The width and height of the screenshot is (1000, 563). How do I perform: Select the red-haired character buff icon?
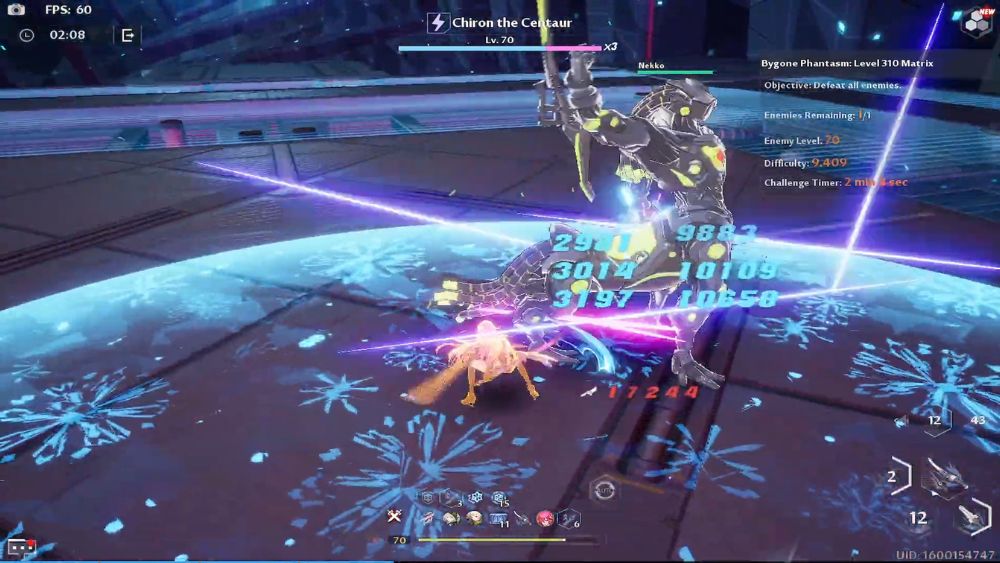[546, 517]
